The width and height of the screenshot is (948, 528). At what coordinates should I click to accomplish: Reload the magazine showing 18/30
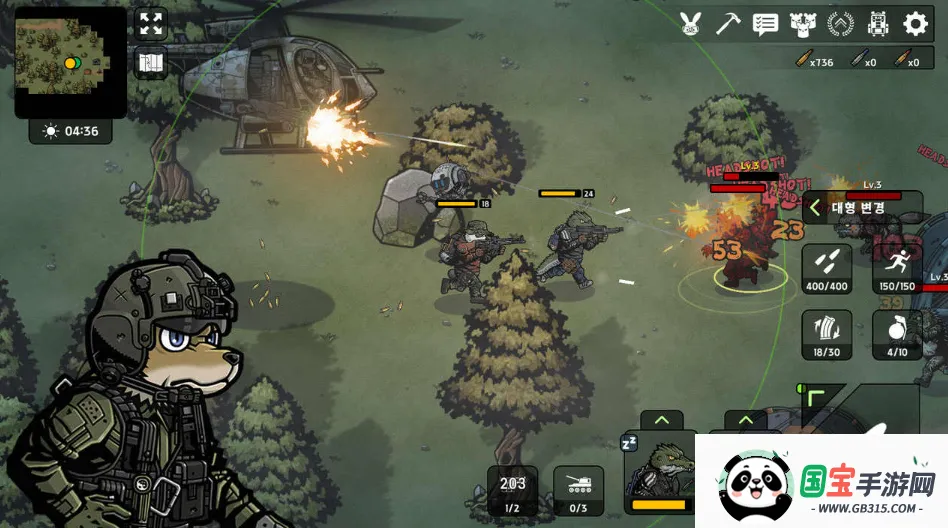826,335
